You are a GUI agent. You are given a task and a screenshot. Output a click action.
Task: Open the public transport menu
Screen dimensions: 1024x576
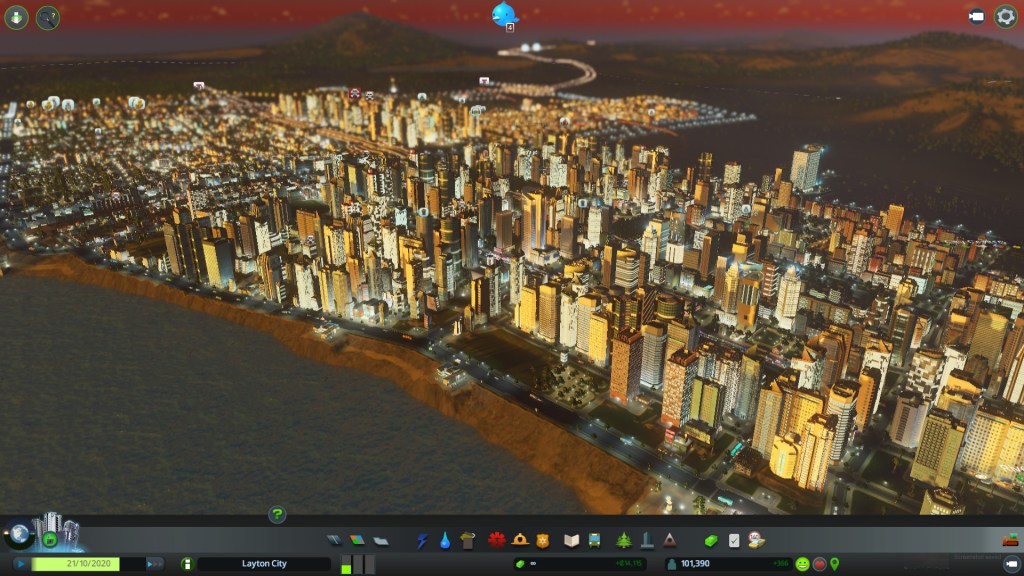594,541
